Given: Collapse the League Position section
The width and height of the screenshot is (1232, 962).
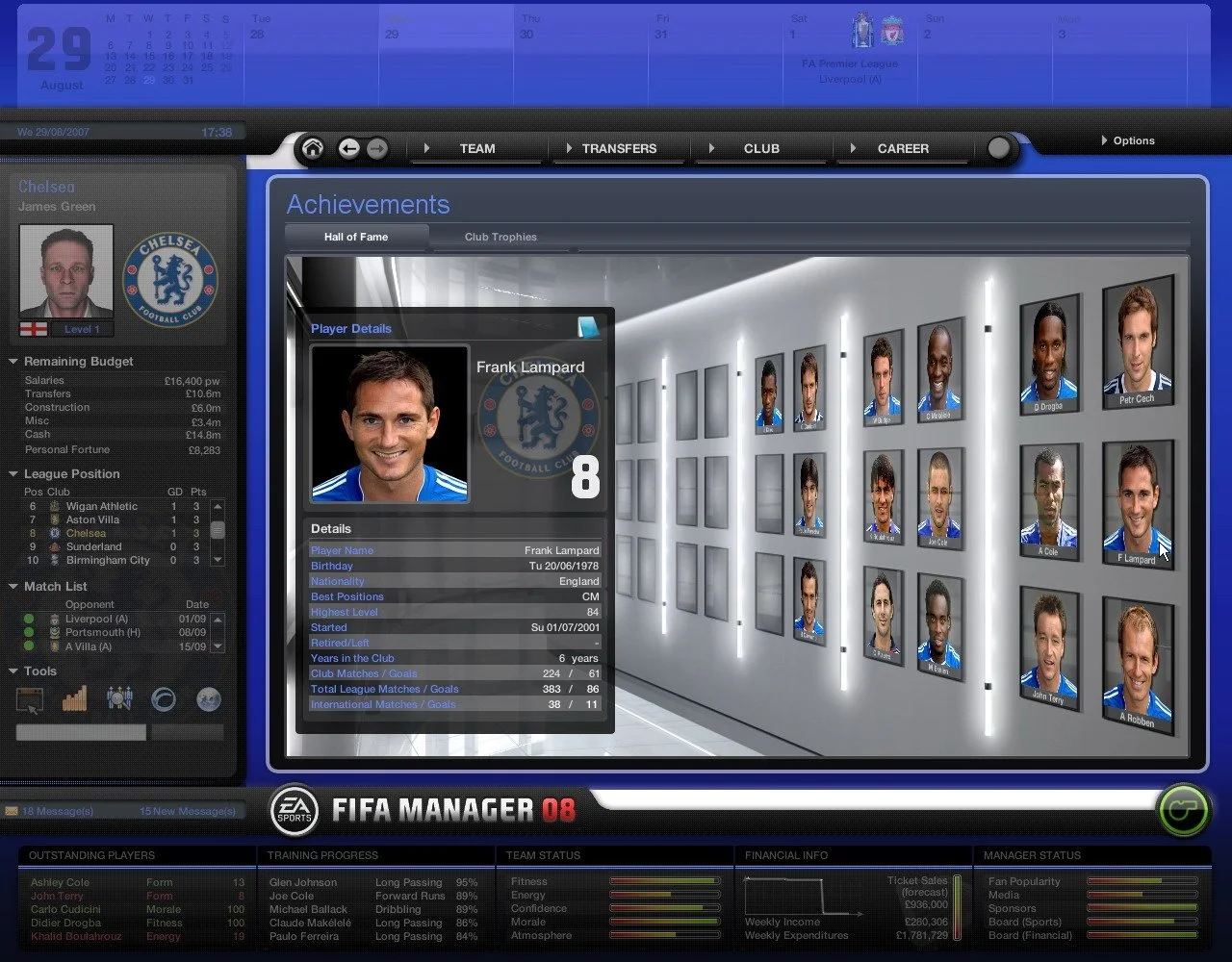Looking at the screenshot, I should coord(12,473).
